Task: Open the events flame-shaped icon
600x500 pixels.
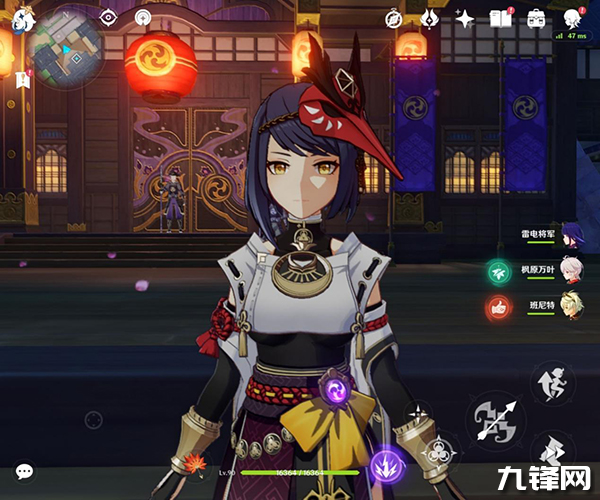Action: pyautogui.click(x=430, y=18)
